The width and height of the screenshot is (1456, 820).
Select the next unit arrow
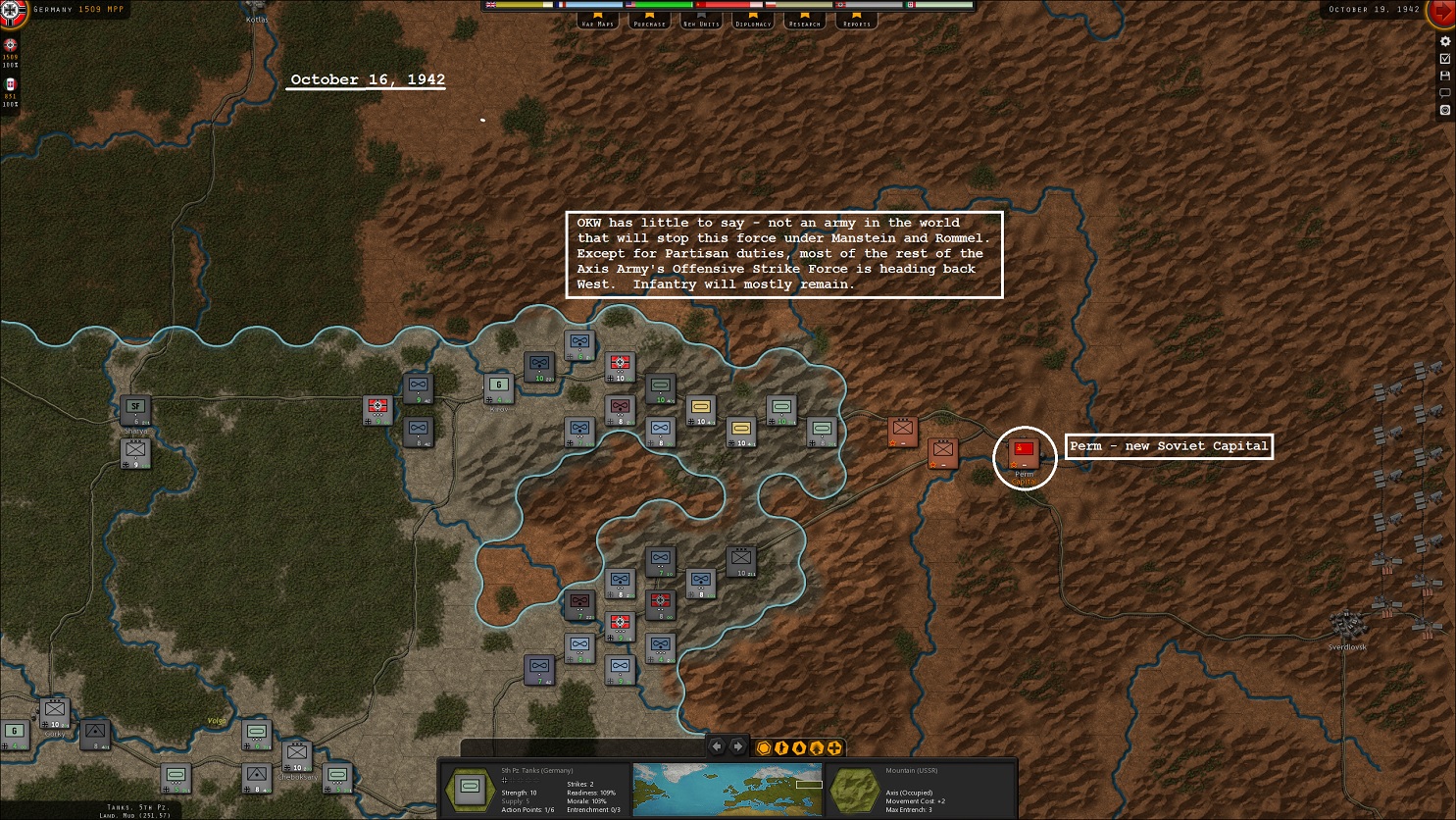(x=738, y=747)
